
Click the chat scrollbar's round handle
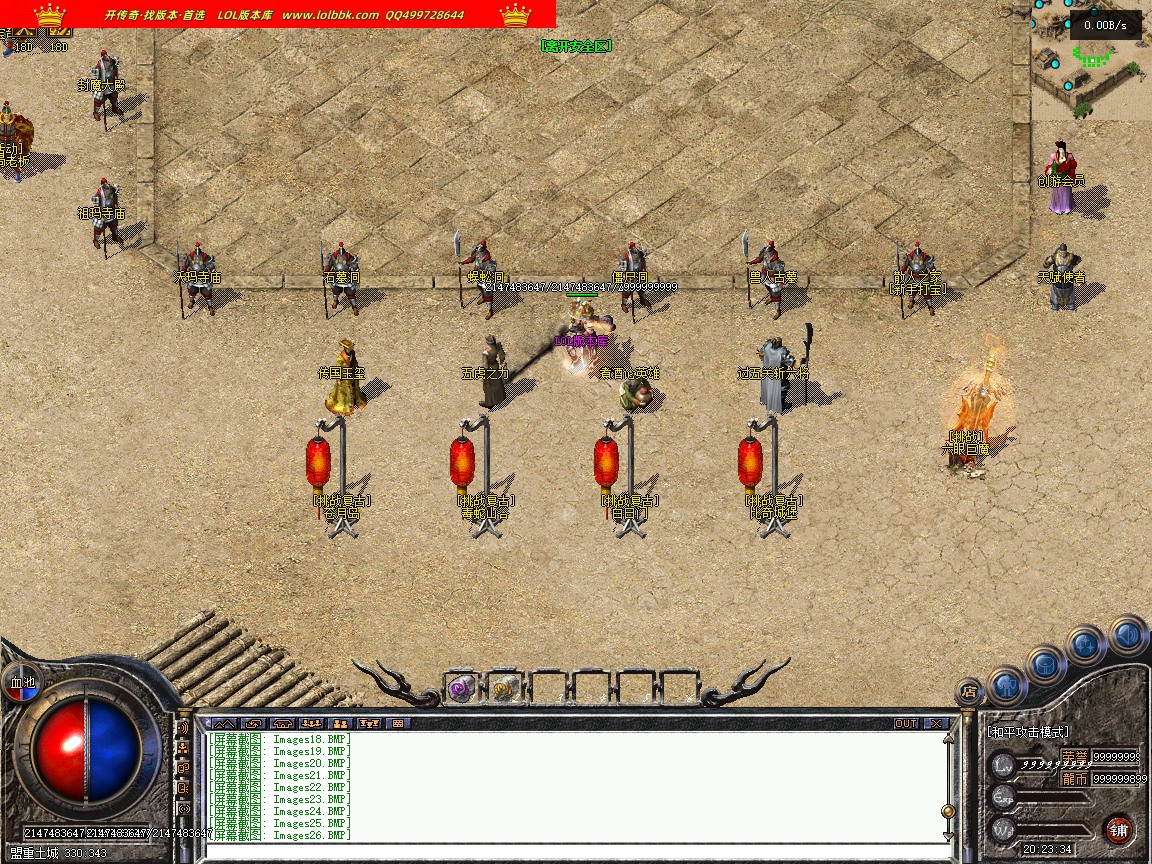click(x=947, y=811)
